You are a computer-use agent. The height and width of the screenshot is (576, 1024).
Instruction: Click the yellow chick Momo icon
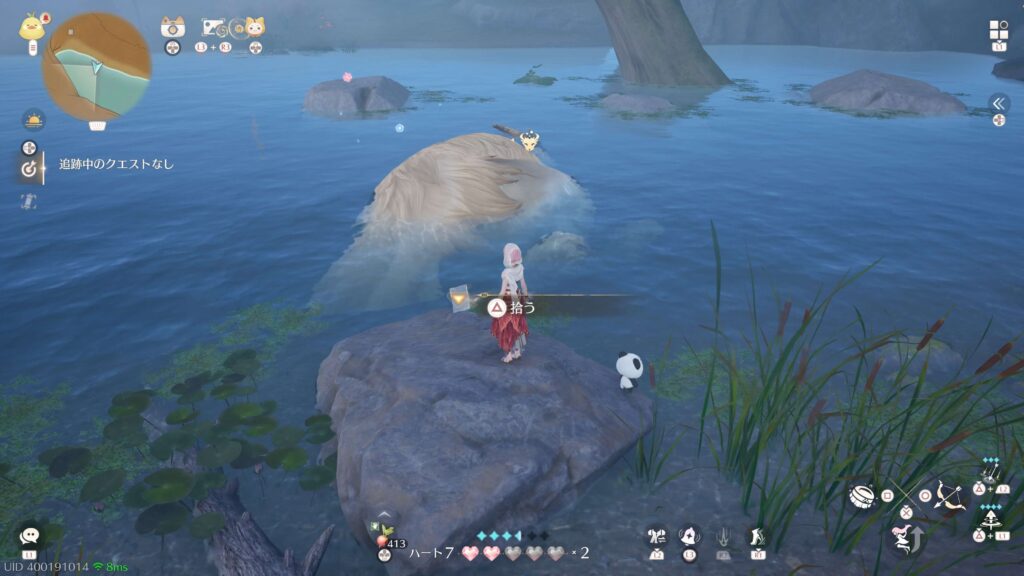tap(30, 26)
